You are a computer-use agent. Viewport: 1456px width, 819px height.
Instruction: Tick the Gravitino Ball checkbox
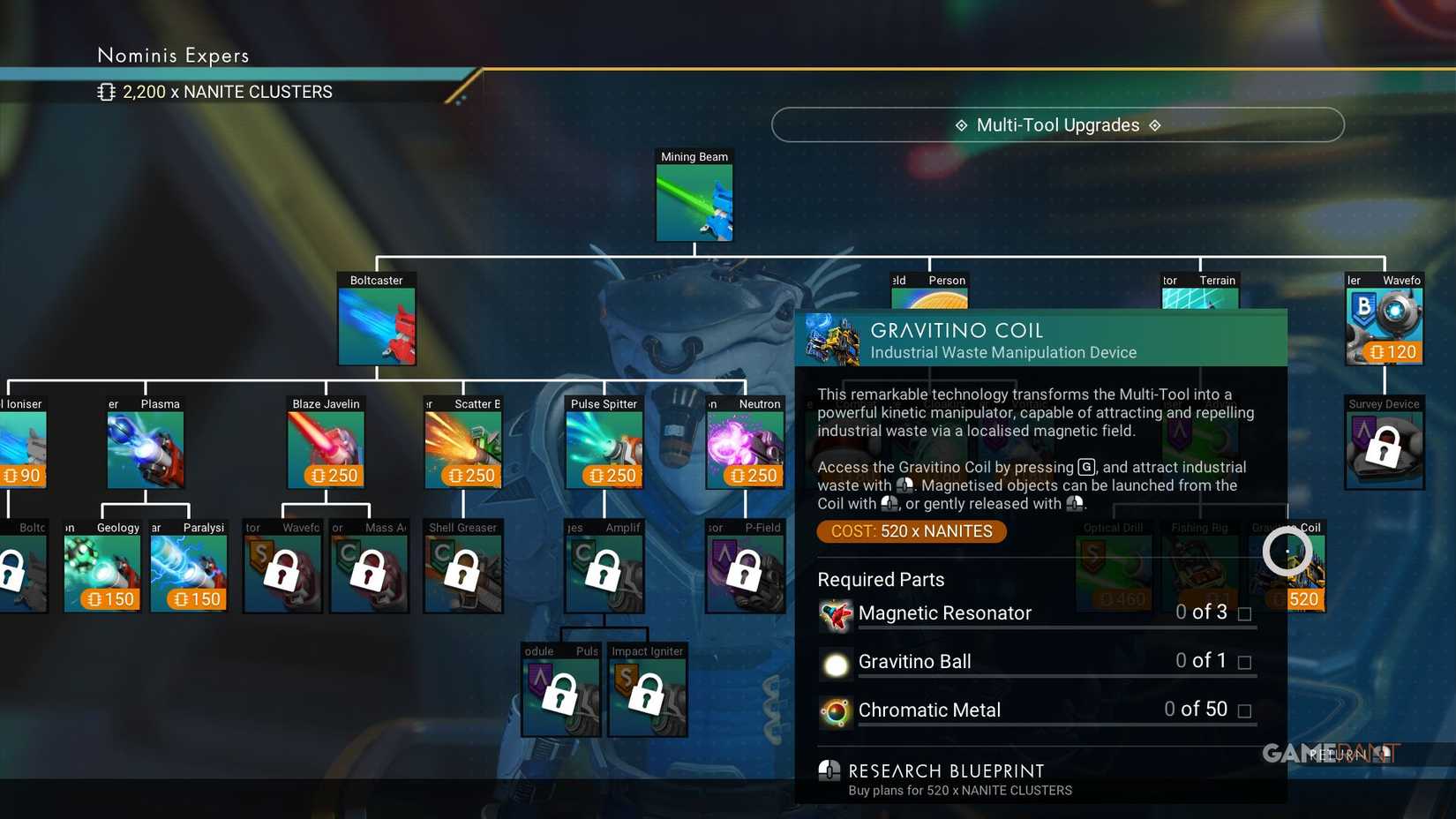click(1245, 662)
